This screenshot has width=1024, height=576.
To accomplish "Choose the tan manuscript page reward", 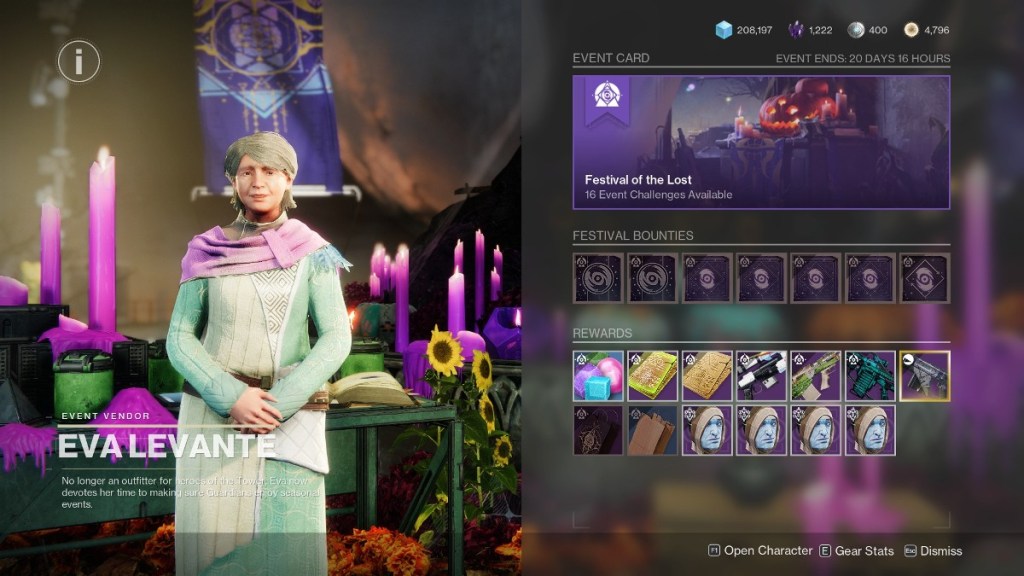I will [707, 376].
